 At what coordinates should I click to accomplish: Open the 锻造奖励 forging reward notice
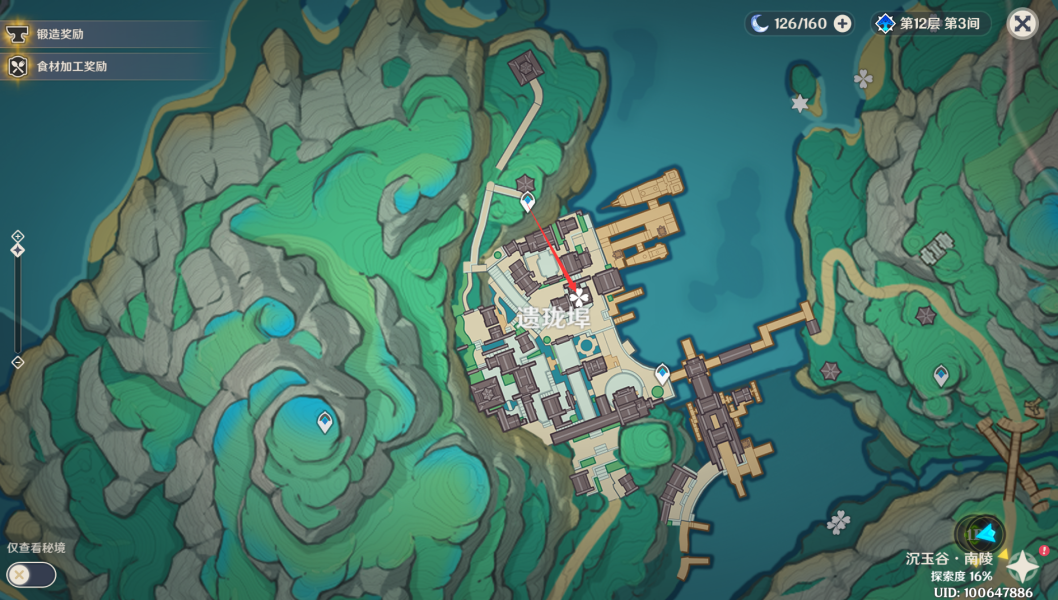[60, 34]
